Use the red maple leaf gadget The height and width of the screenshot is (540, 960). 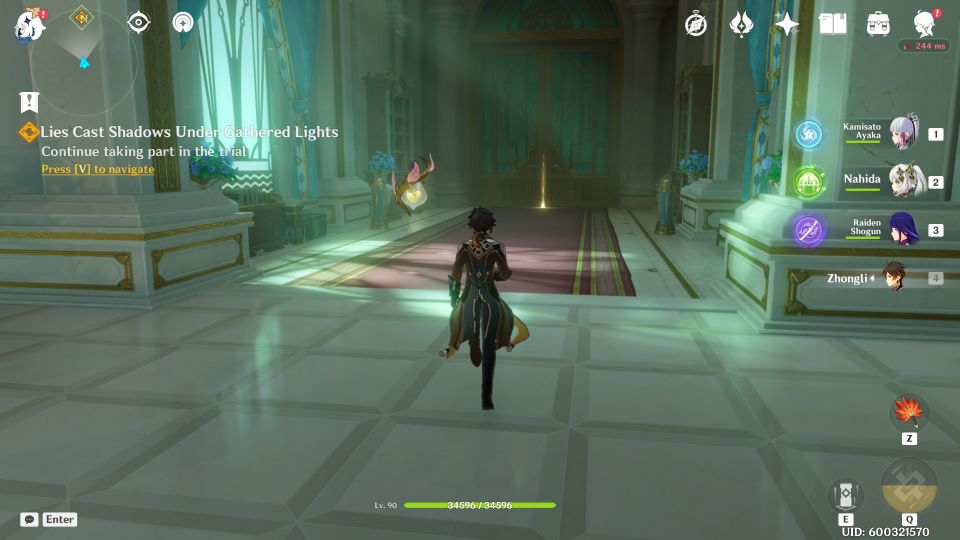[909, 411]
